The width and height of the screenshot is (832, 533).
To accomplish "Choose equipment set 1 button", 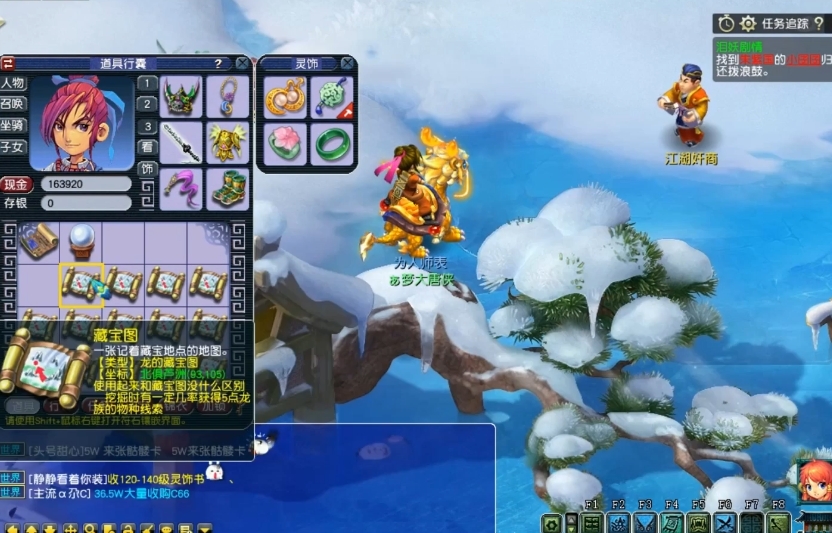I will tap(147, 83).
